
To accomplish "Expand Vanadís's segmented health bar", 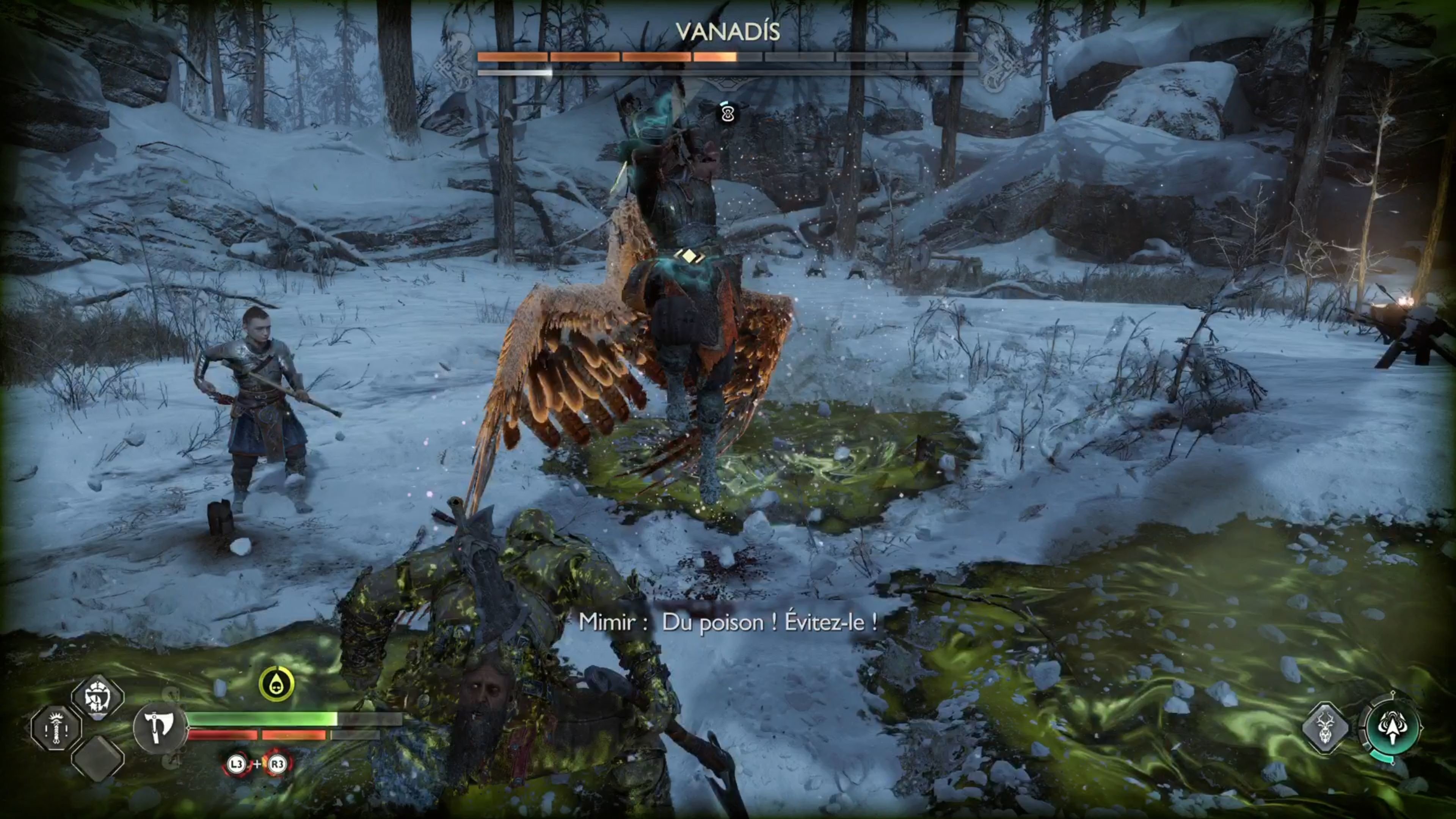I will click(727, 56).
